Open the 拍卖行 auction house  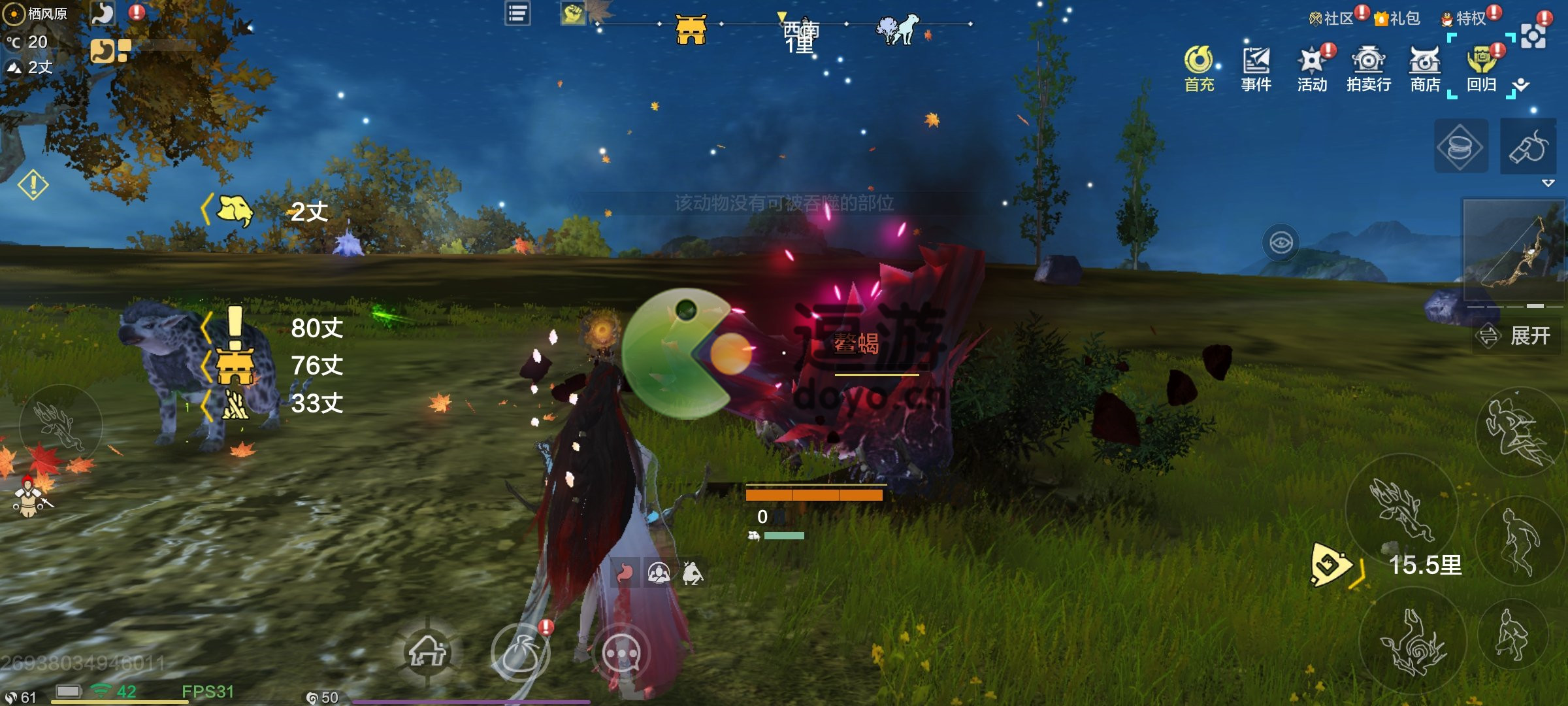point(1369,68)
